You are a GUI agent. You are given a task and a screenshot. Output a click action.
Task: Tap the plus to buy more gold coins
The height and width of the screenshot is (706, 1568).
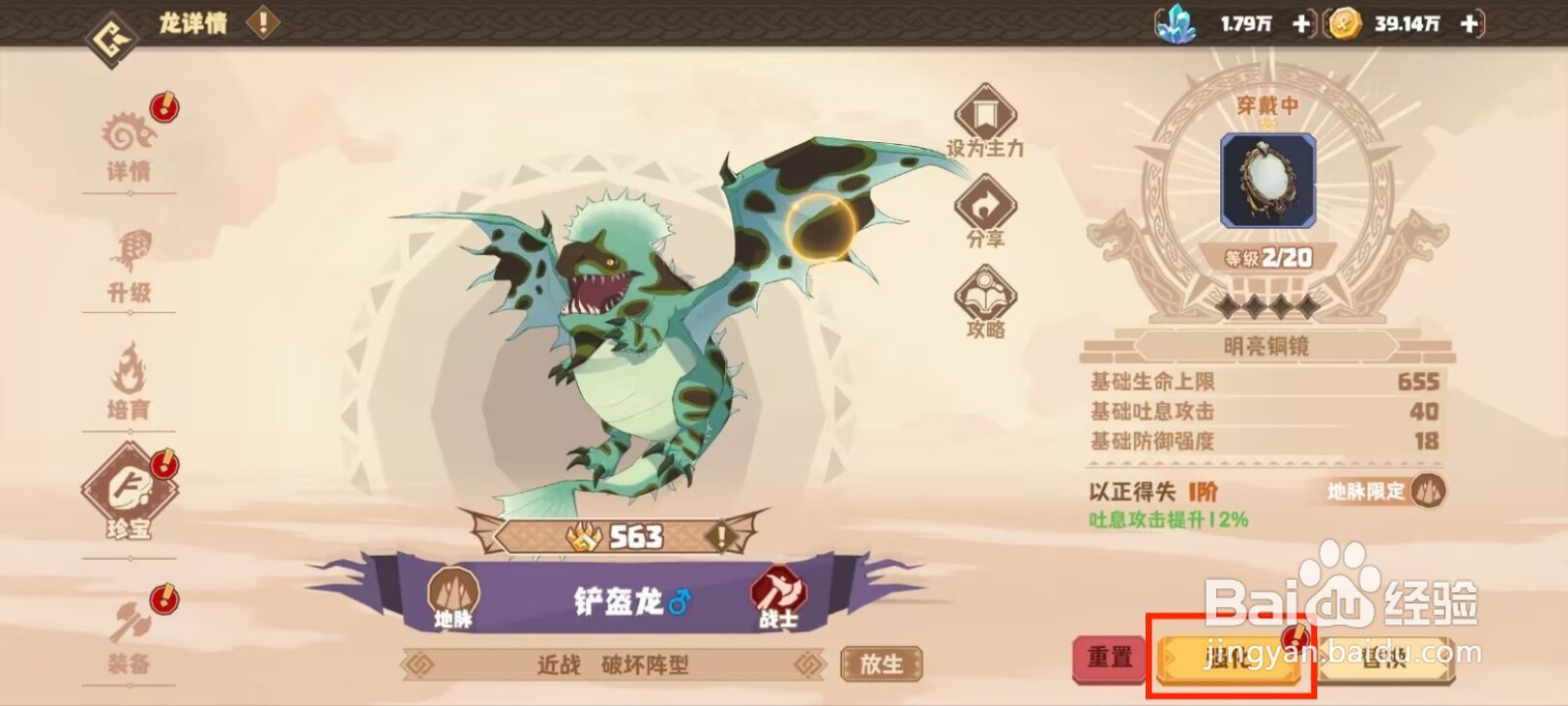tap(1467, 25)
